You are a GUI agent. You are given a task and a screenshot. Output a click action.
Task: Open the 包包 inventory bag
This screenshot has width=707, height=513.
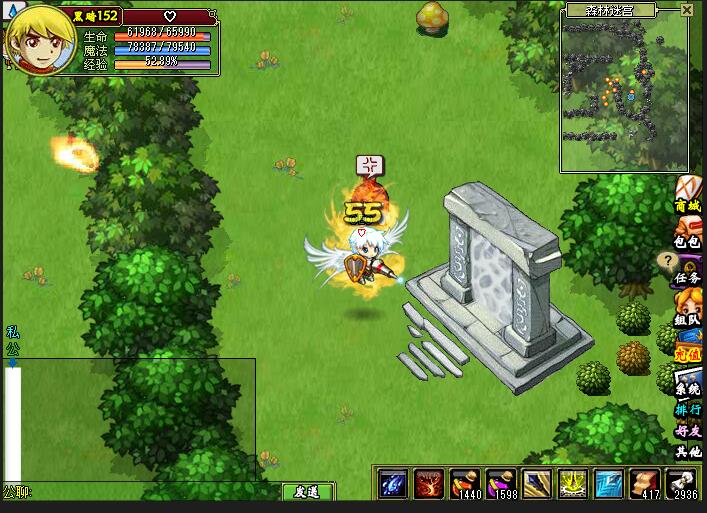(688, 231)
